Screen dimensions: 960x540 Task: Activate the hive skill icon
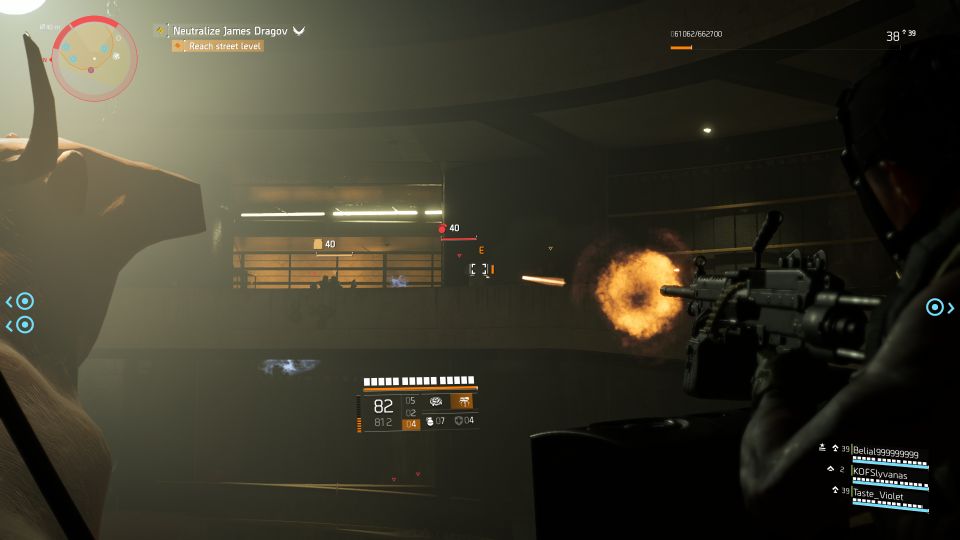click(436, 401)
